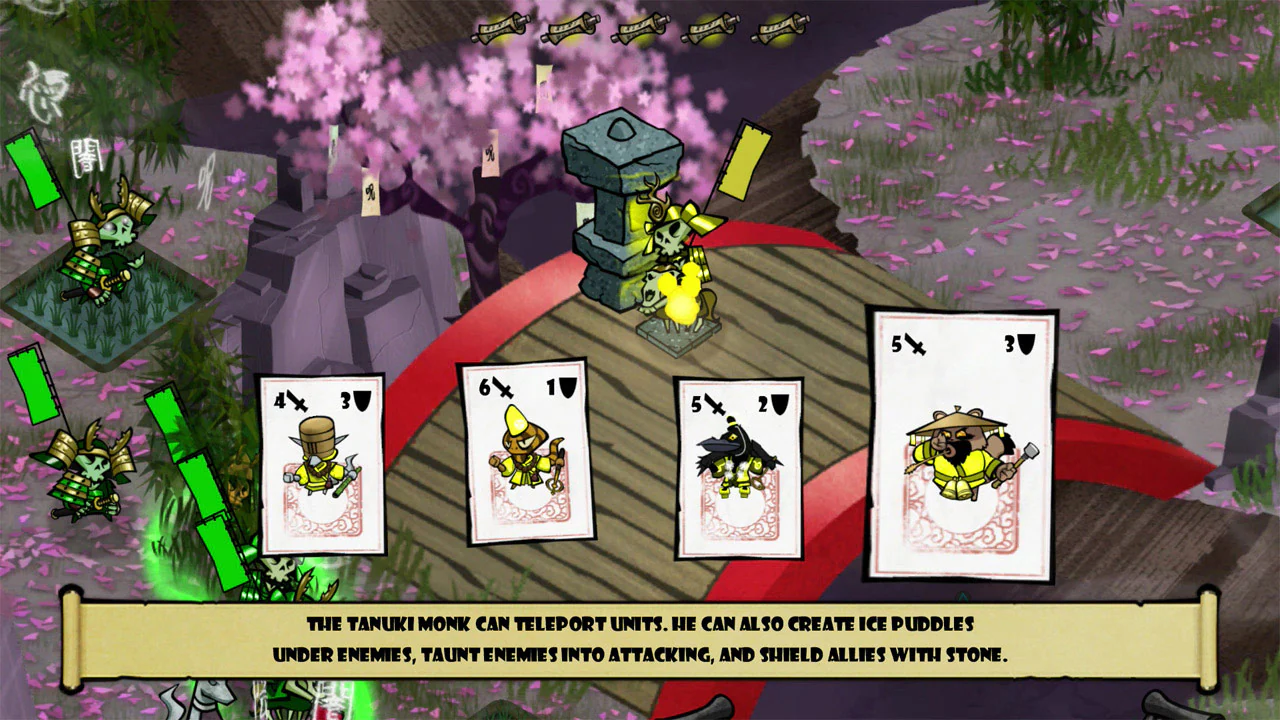Select the Infantry card with 4 attack
1280x720 pixels.
[x=322, y=465]
